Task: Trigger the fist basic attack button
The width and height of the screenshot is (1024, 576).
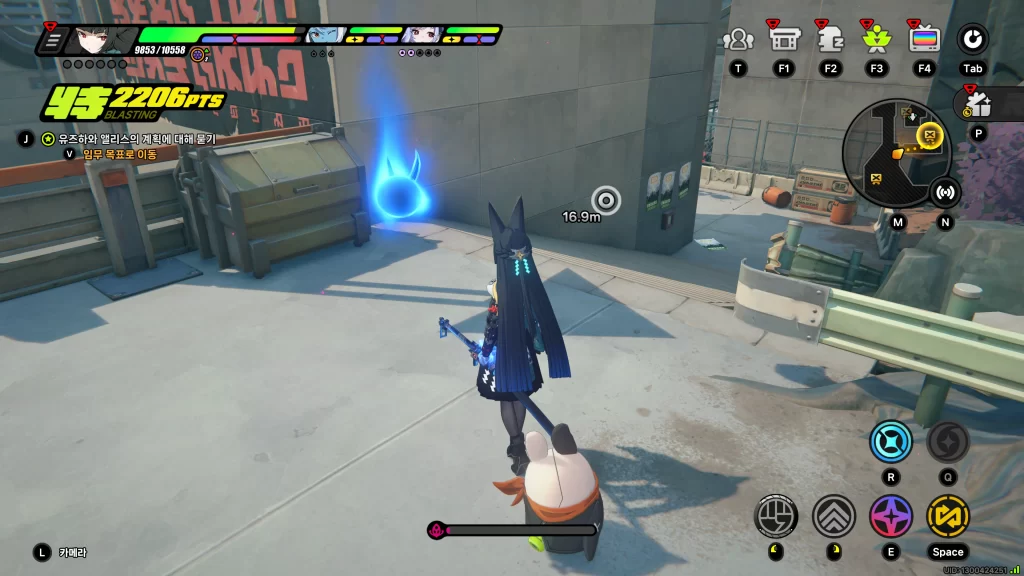Action: pos(776,515)
